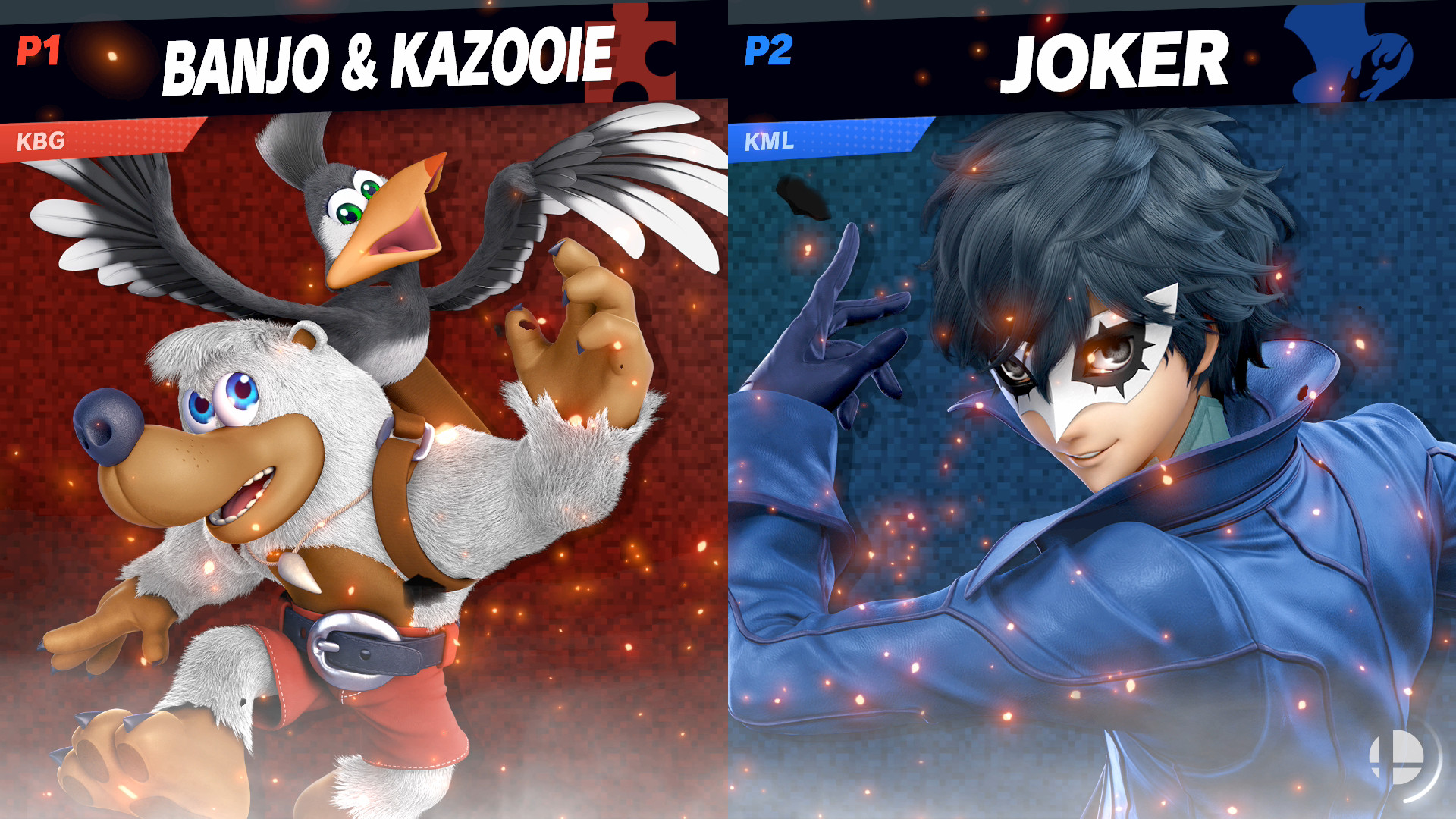Click Banjo's silver belt buckle
The width and height of the screenshot is (1456, 819).
coord(353,650)
